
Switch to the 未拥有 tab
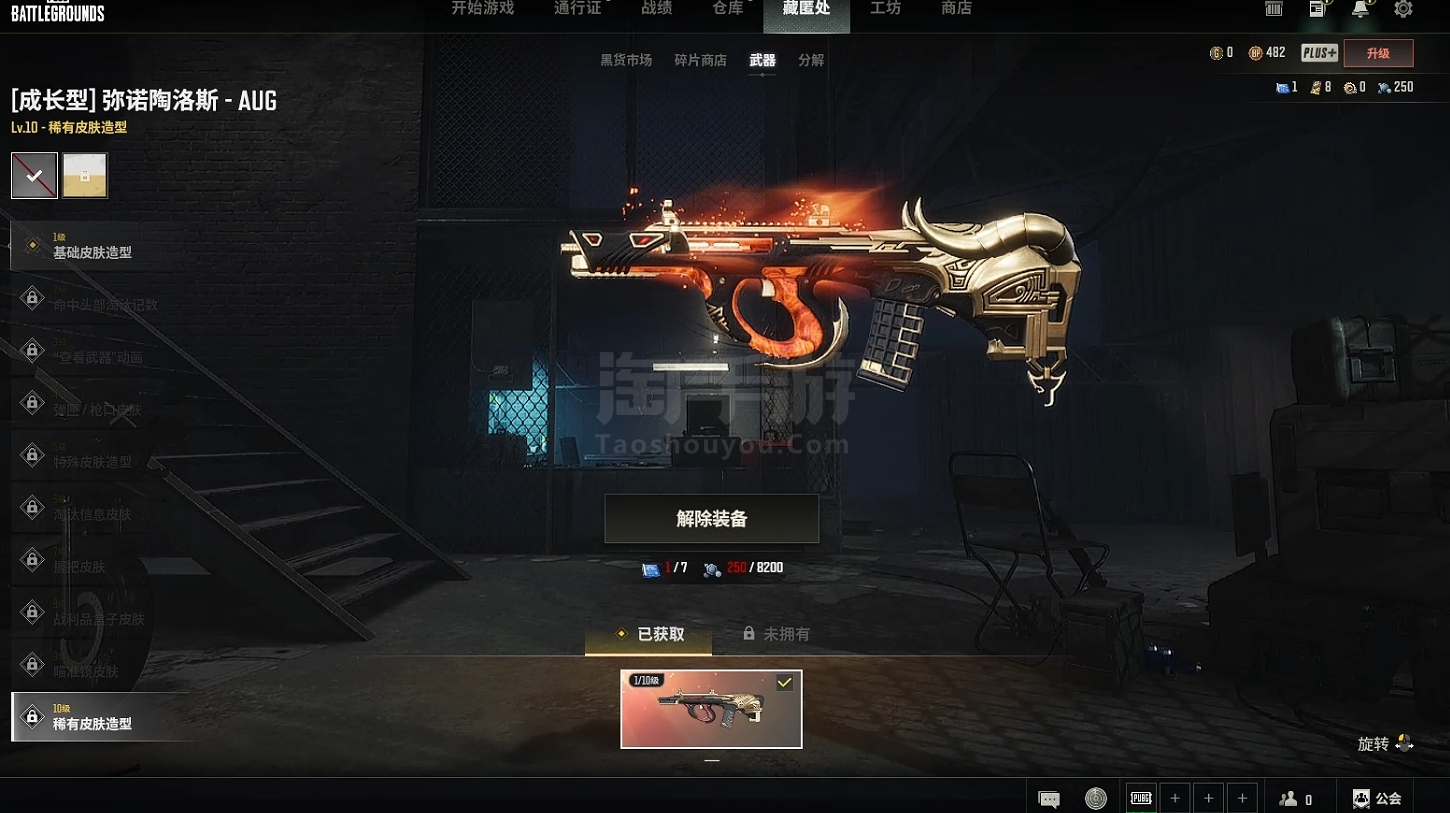click(x=777, y=634)
